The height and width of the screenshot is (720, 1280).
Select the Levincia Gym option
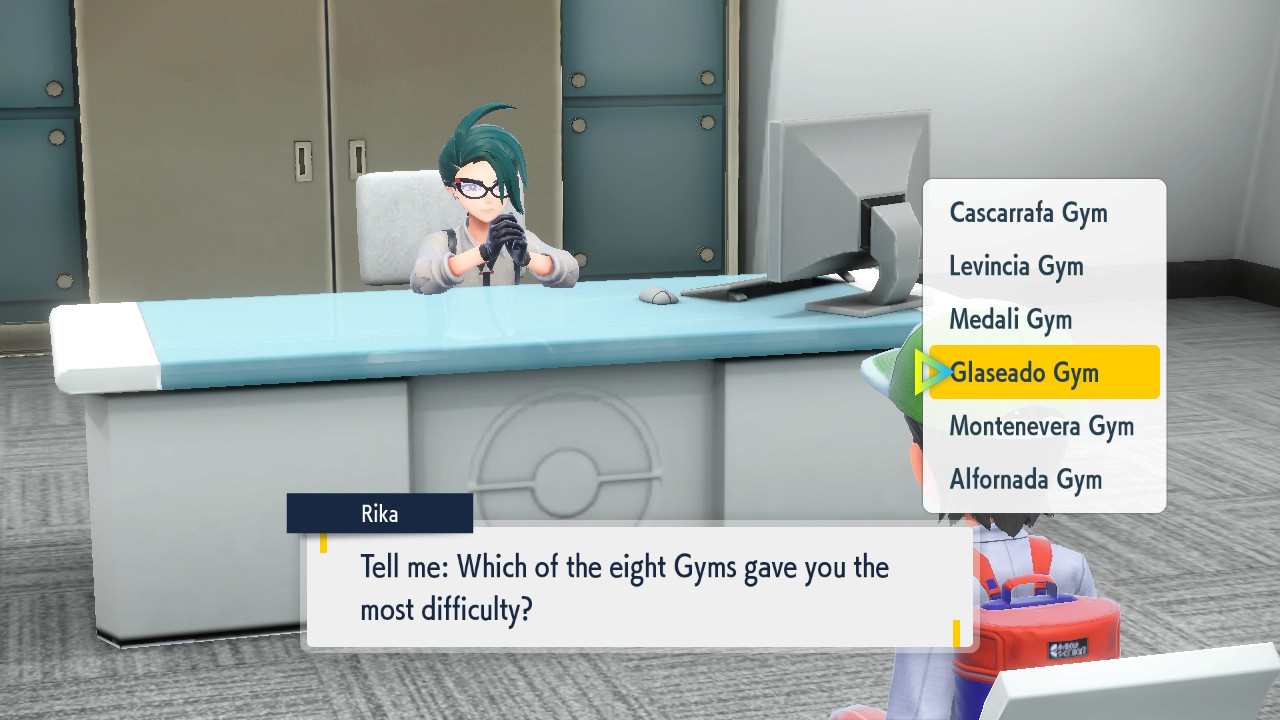point(1016,266)
